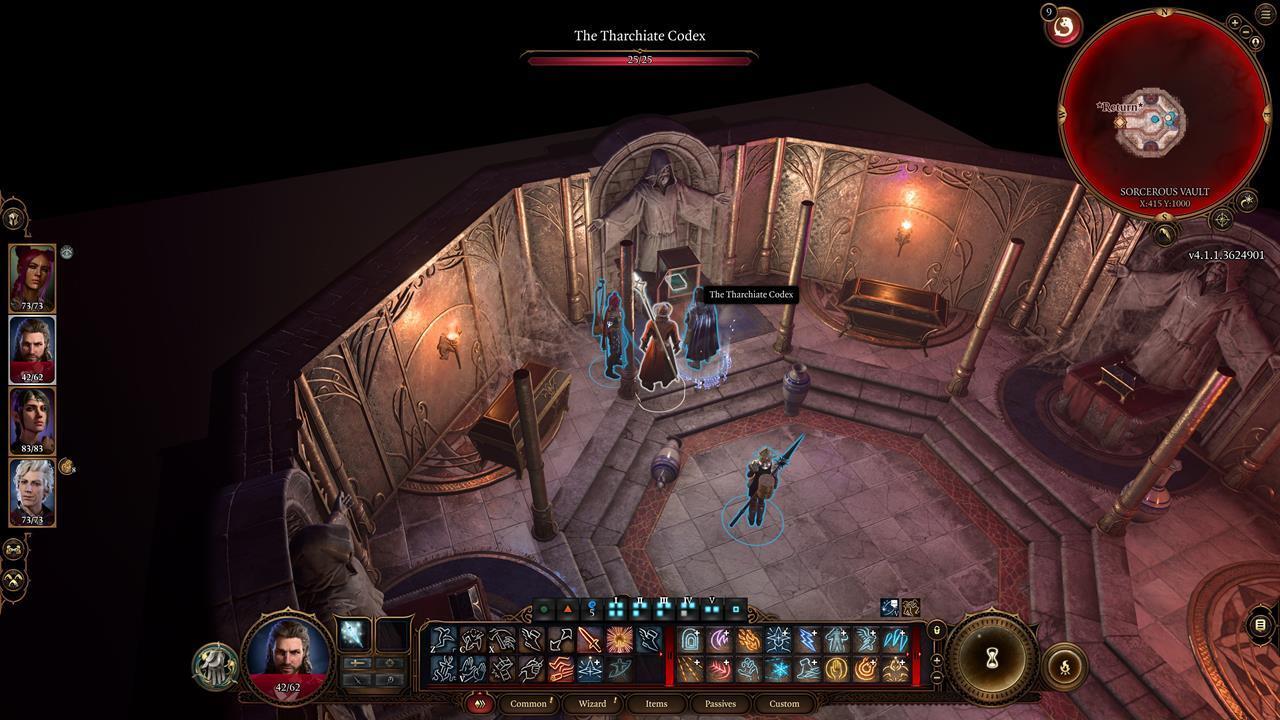Expand an extra hotbar row with plus button

point(937,660)
